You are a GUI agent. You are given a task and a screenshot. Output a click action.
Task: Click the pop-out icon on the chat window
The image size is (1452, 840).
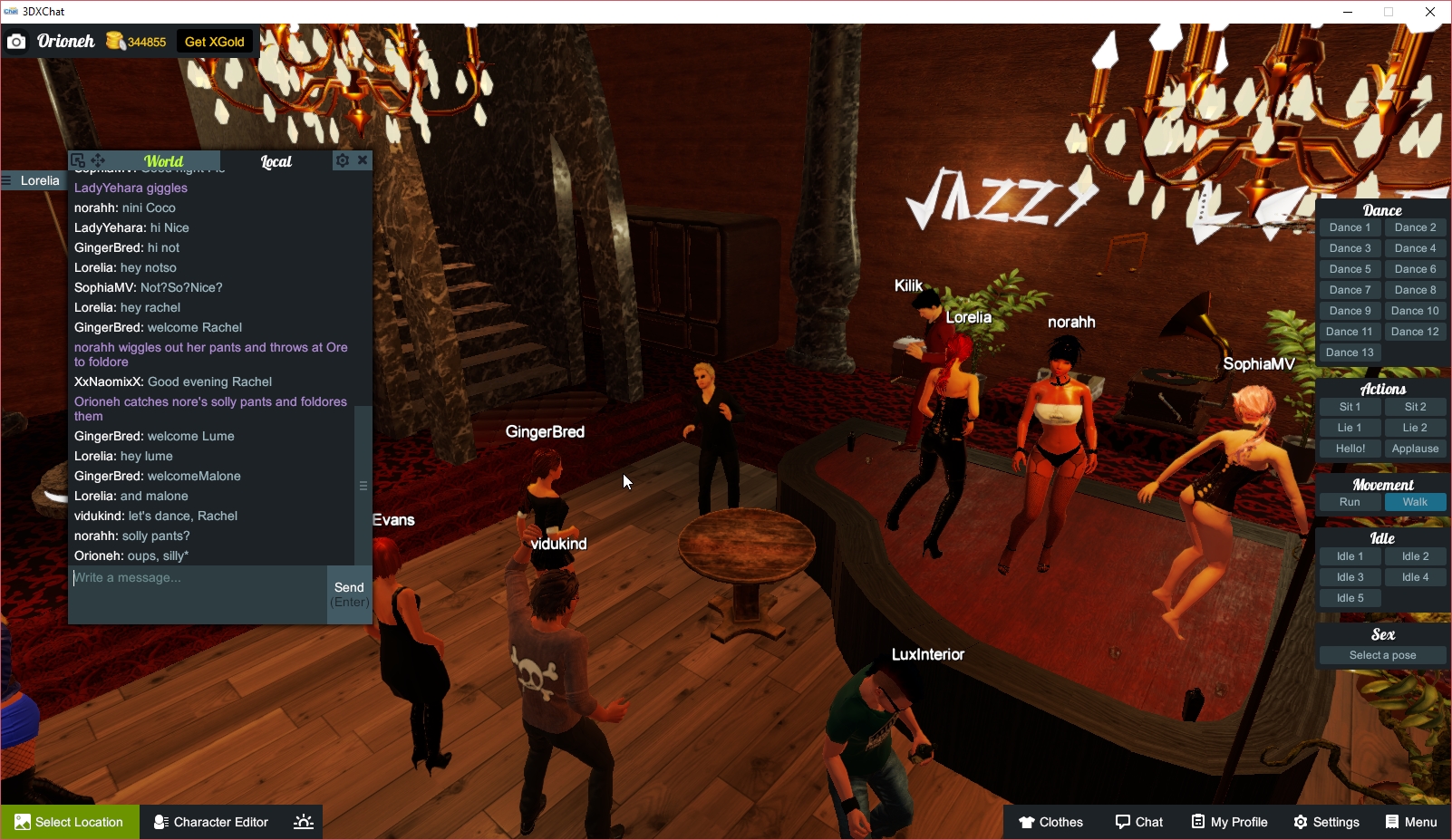click(80, 159)
